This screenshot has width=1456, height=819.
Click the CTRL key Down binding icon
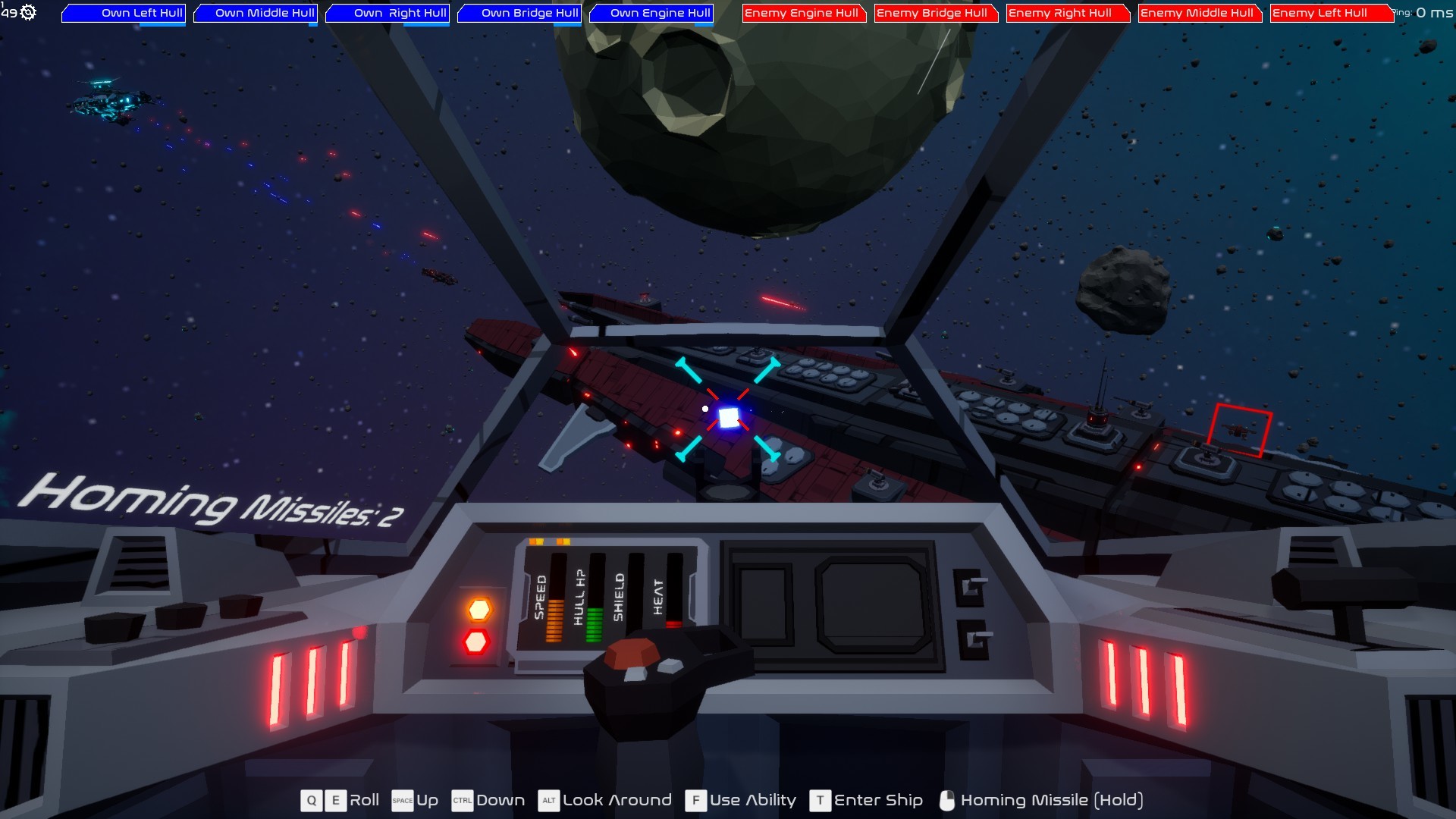pyautogui.click(x=461, y=800)
